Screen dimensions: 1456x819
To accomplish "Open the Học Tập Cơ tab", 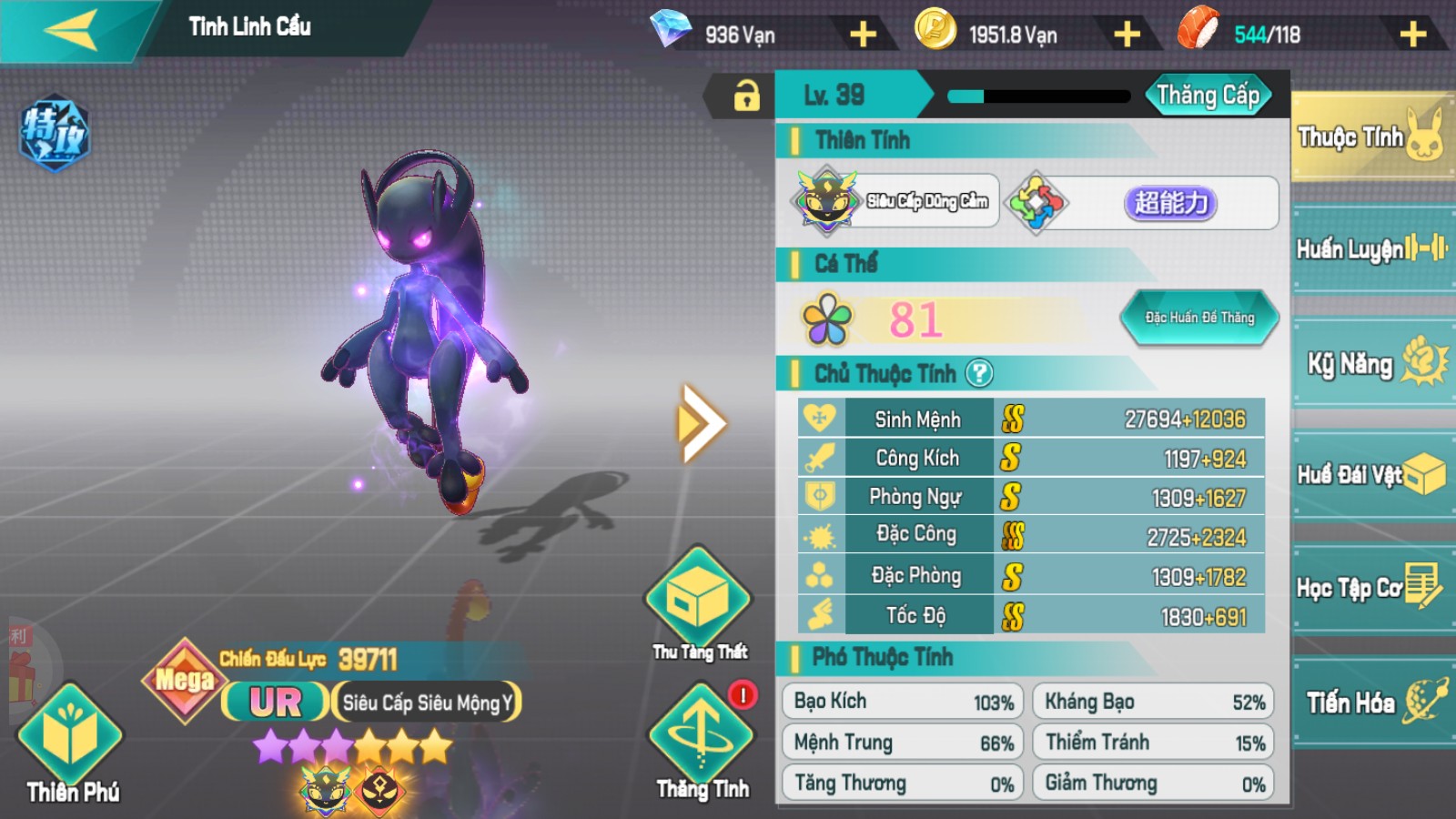I will click(1370, 588).
